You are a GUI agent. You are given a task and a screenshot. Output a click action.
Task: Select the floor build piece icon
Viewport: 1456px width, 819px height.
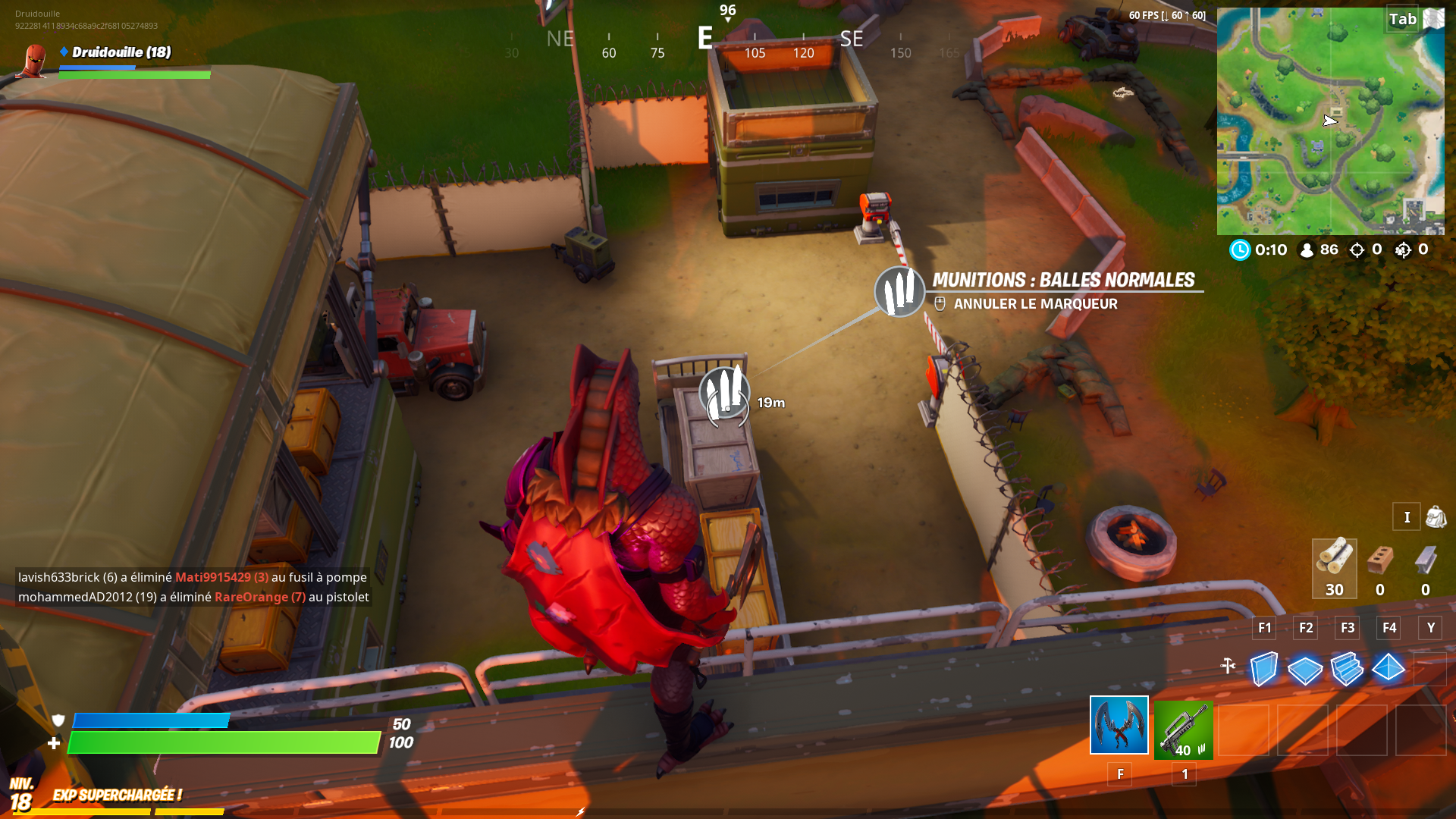[1305, 669]
